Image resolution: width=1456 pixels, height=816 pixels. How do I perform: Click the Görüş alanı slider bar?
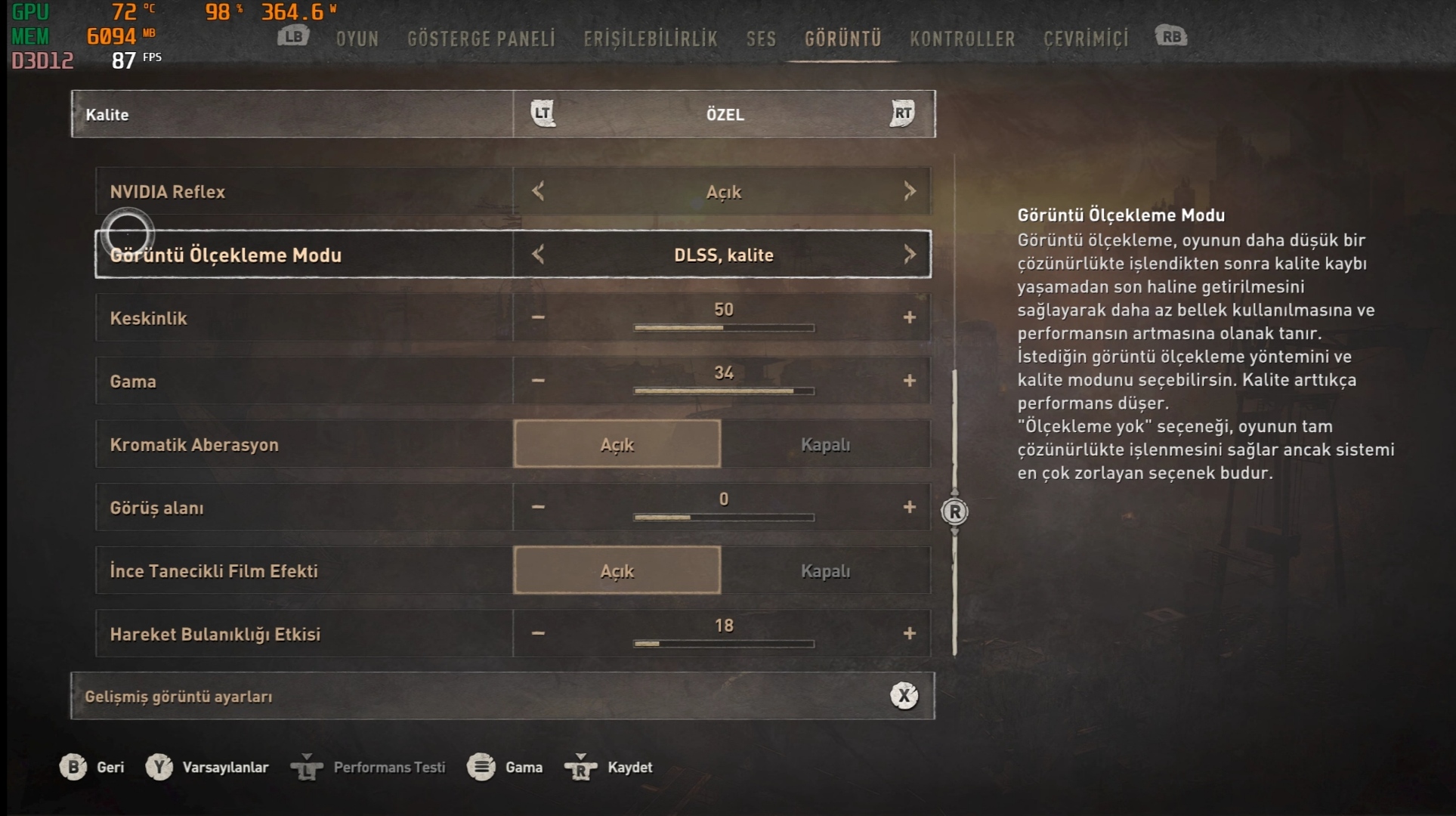point(723,518)
